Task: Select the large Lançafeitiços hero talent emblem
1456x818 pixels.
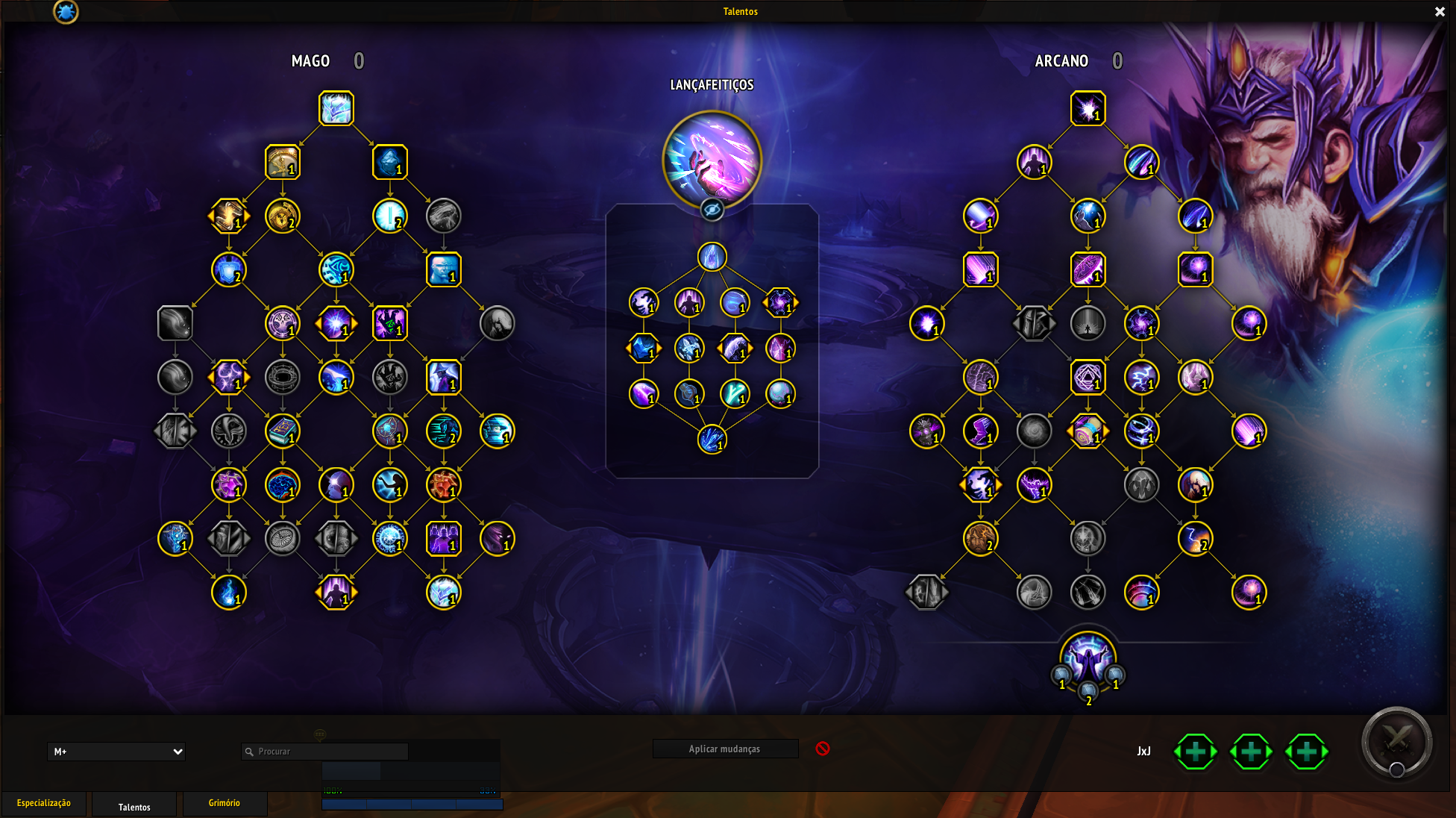Action: click(712, 159)
